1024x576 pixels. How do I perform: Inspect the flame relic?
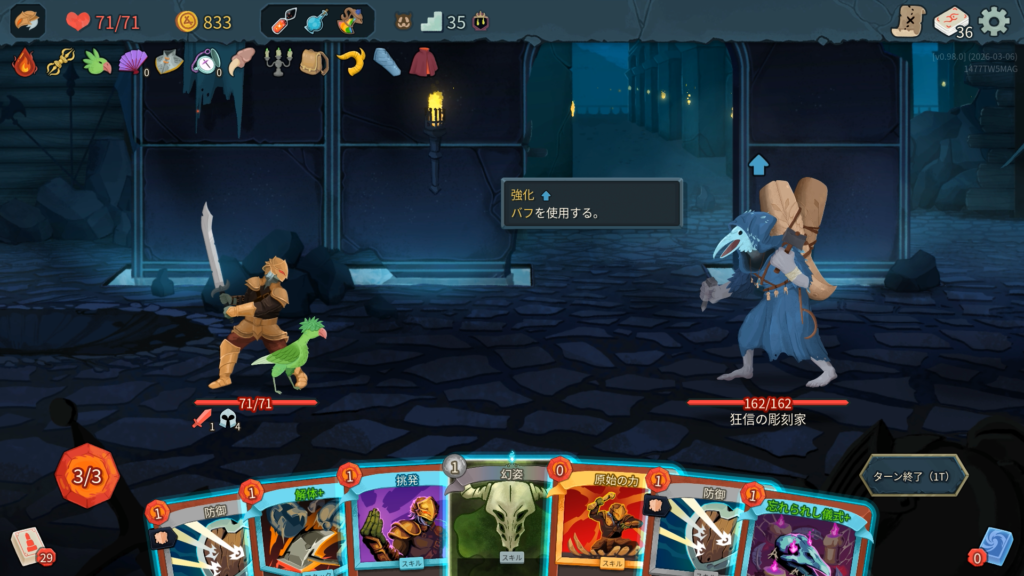[x=25, y=62]
